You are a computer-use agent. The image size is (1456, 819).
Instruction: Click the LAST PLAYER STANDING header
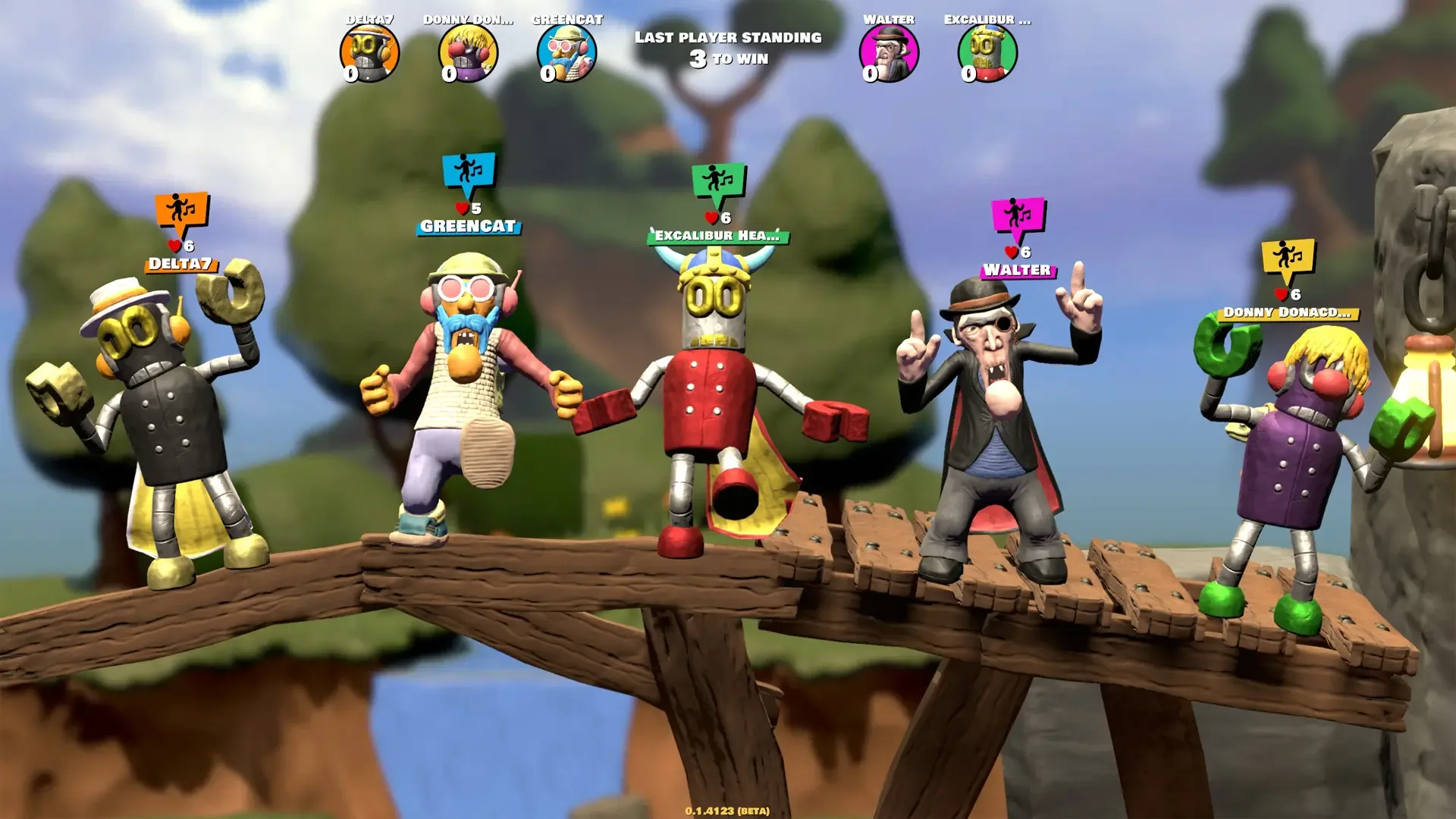[727, 37]
